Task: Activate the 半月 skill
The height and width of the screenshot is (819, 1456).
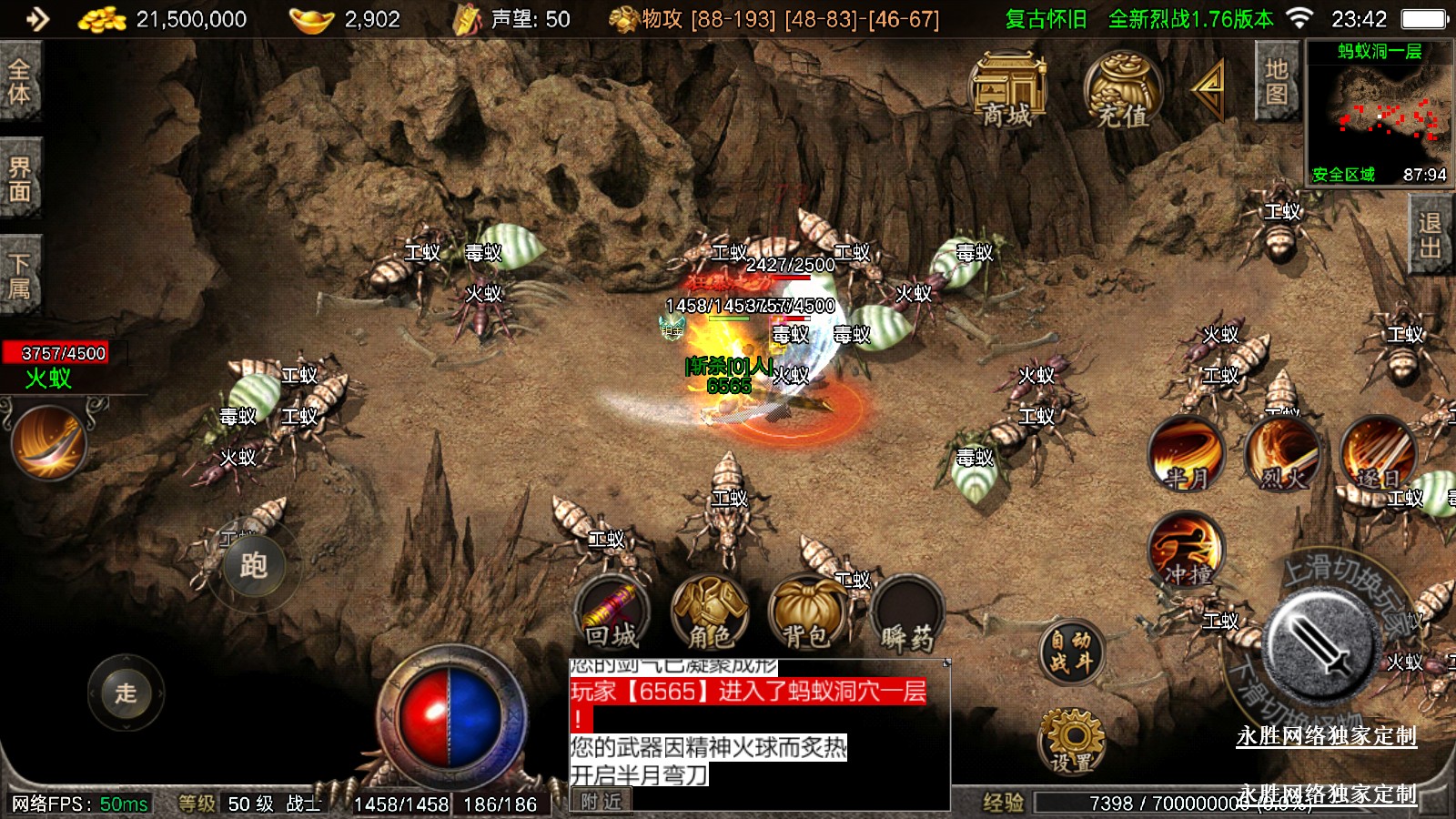Action: pyautogui.click(x=1186, y=452)
